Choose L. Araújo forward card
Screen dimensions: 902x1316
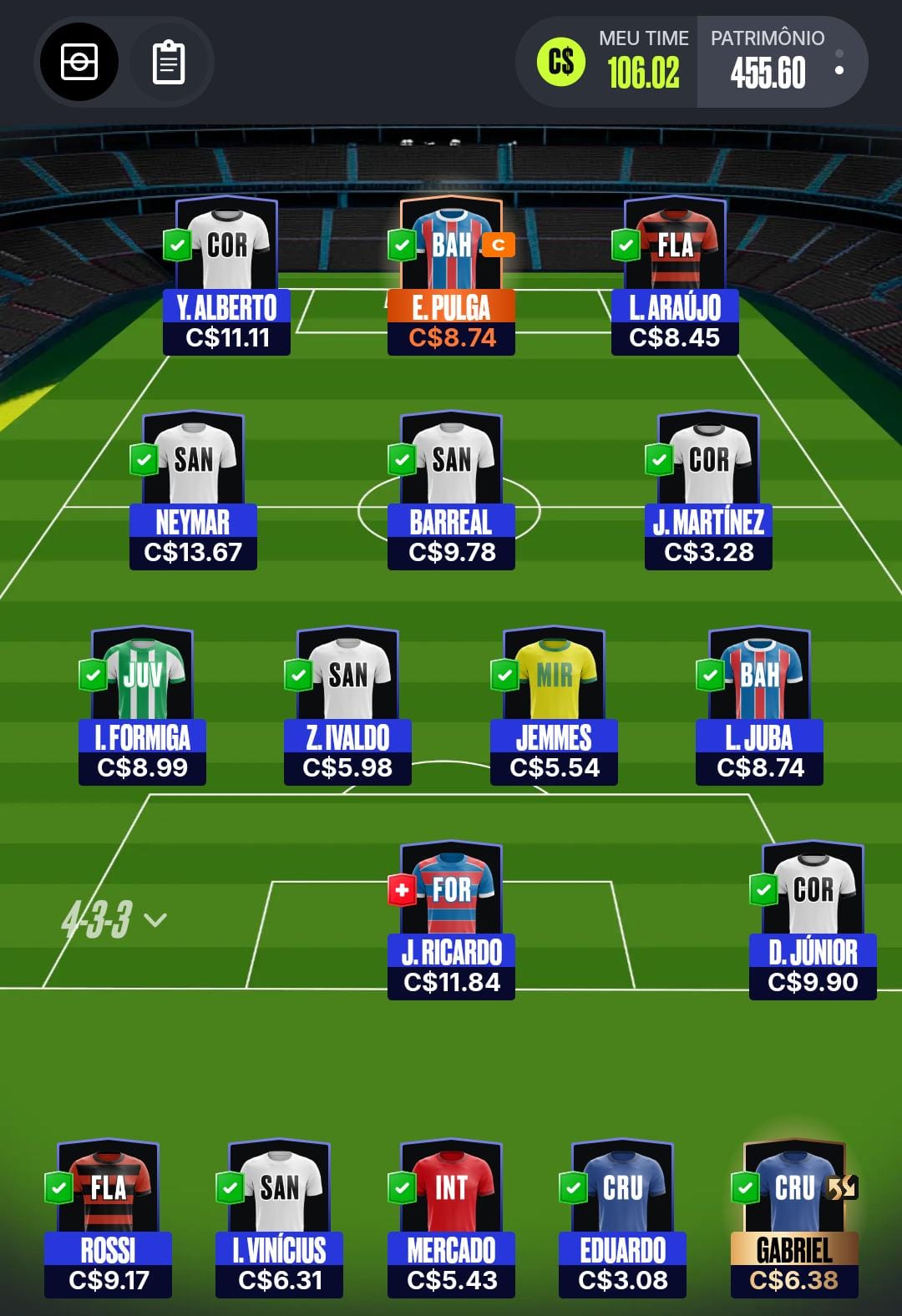[675, 277]
